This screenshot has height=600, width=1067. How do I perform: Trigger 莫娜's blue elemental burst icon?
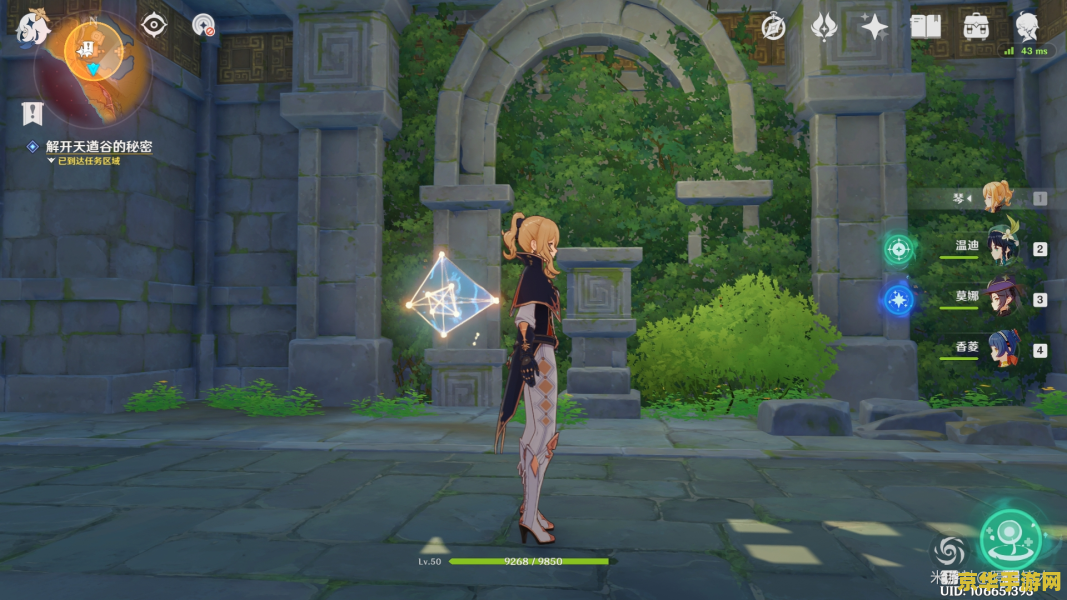coord(898,300)
